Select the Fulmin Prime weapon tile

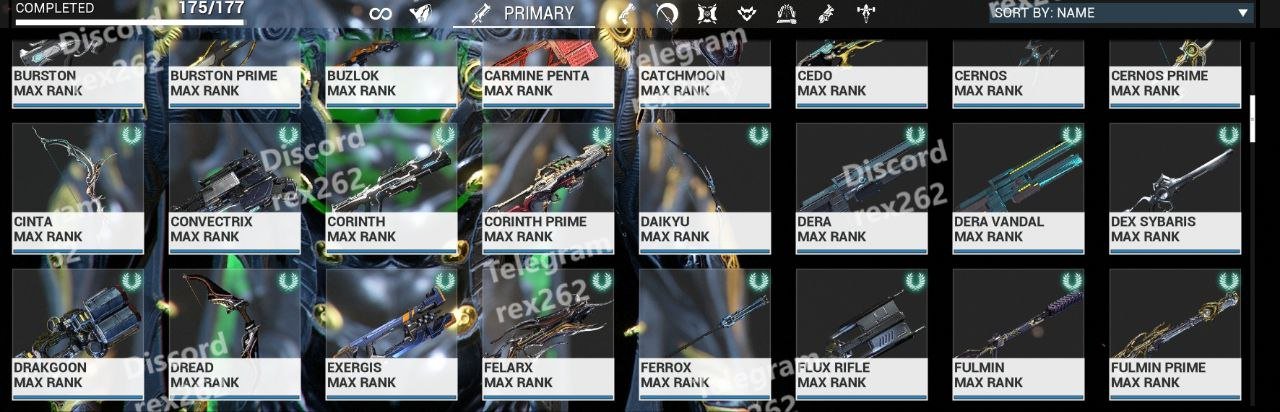point(1175,334)
